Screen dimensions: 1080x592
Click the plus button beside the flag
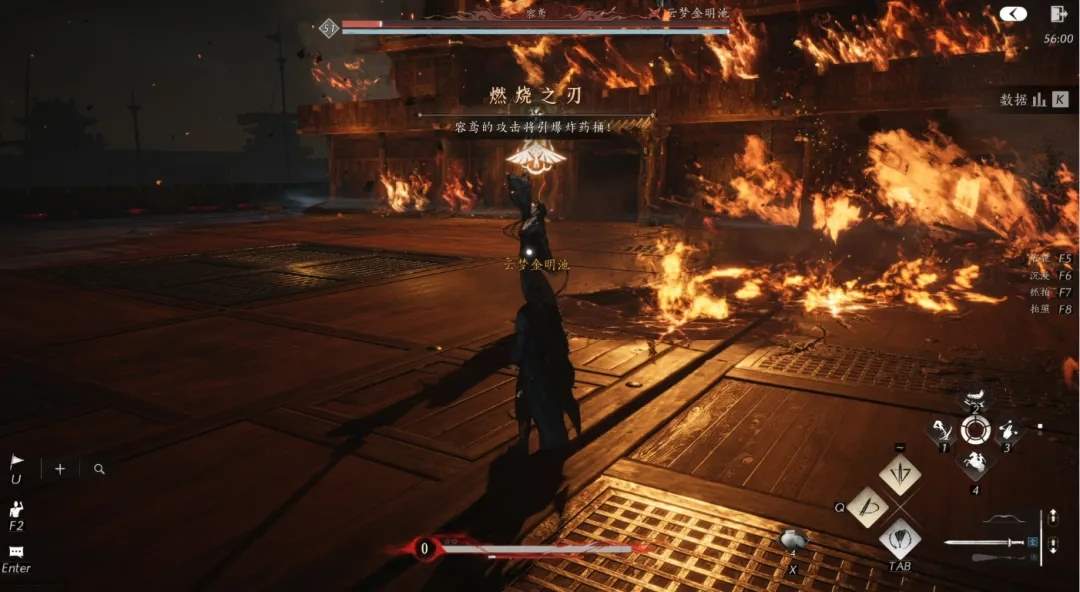click(60, 469)
